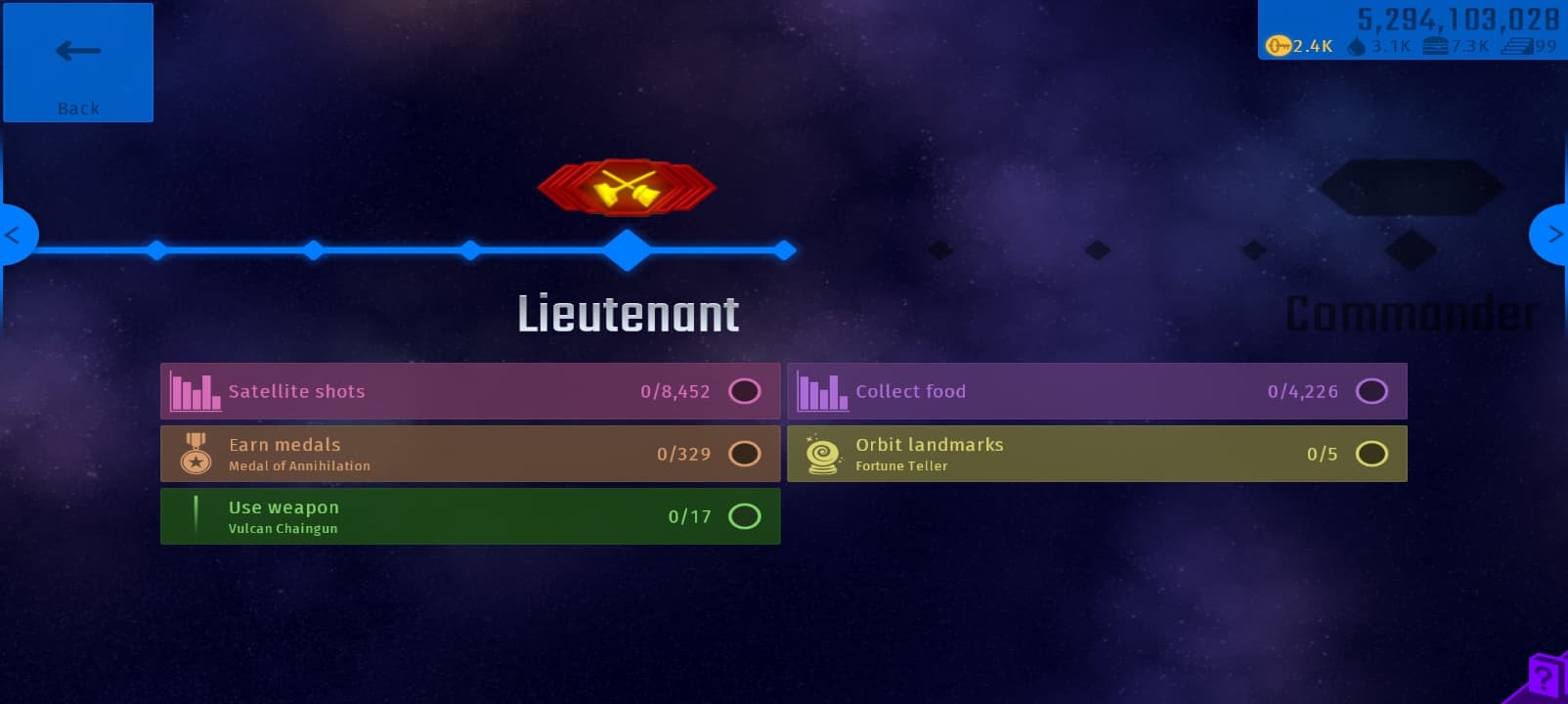This screenshot has height=704, width=1568.
Task: Advance to next rank with right arrow
Action: [1552, 235]
